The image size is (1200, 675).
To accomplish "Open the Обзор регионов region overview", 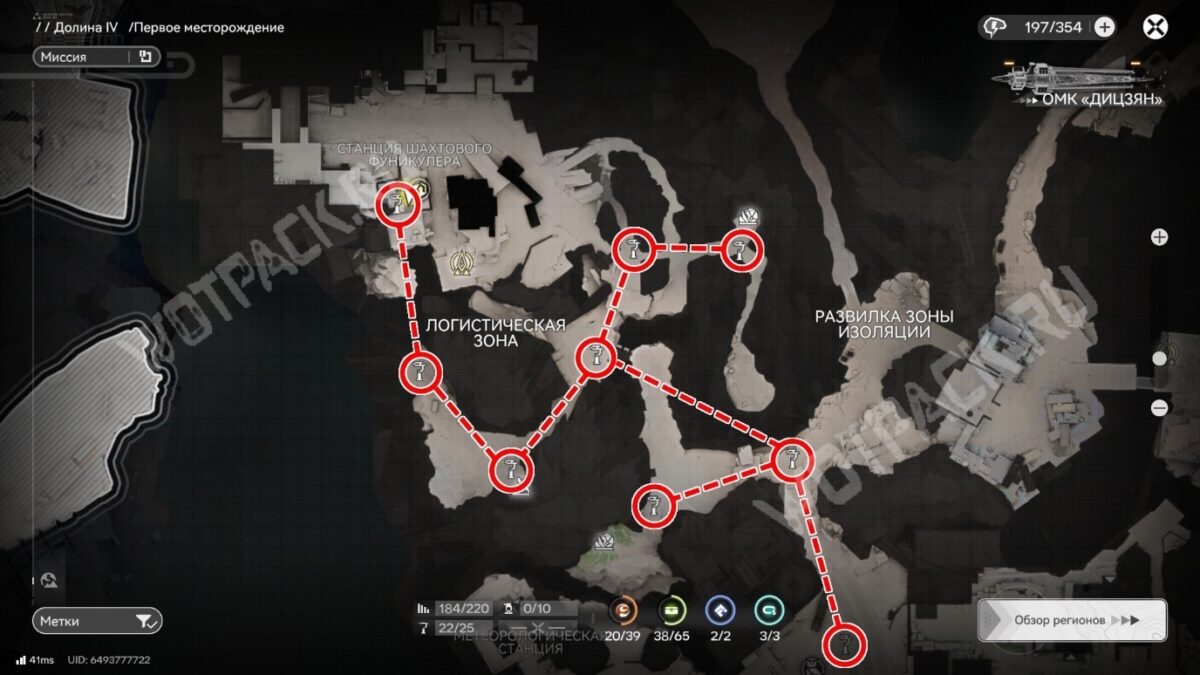I will (1072, 620).
